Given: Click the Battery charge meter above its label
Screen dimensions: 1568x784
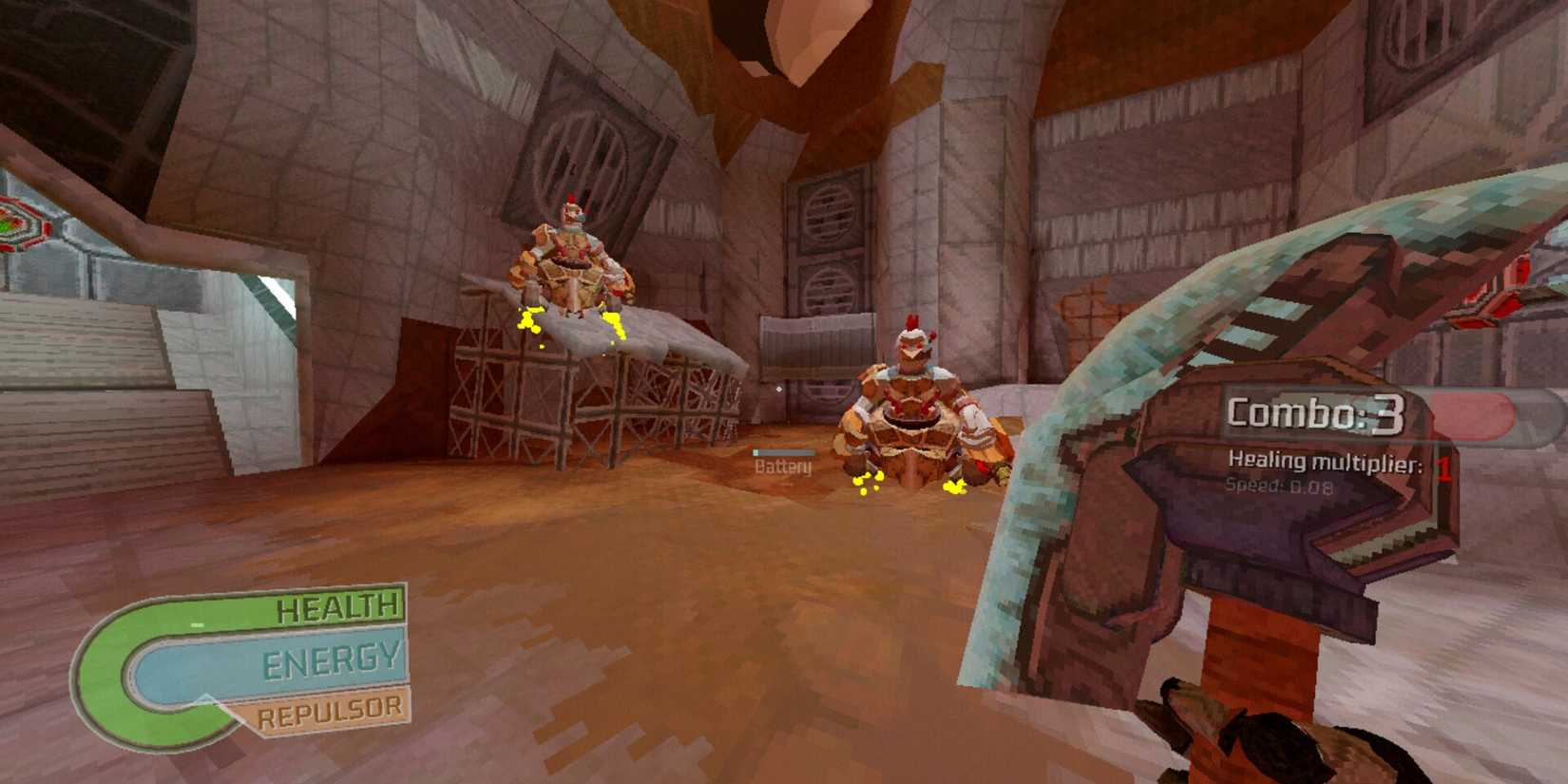Looking at the screenshot, I should pos(783,452).
